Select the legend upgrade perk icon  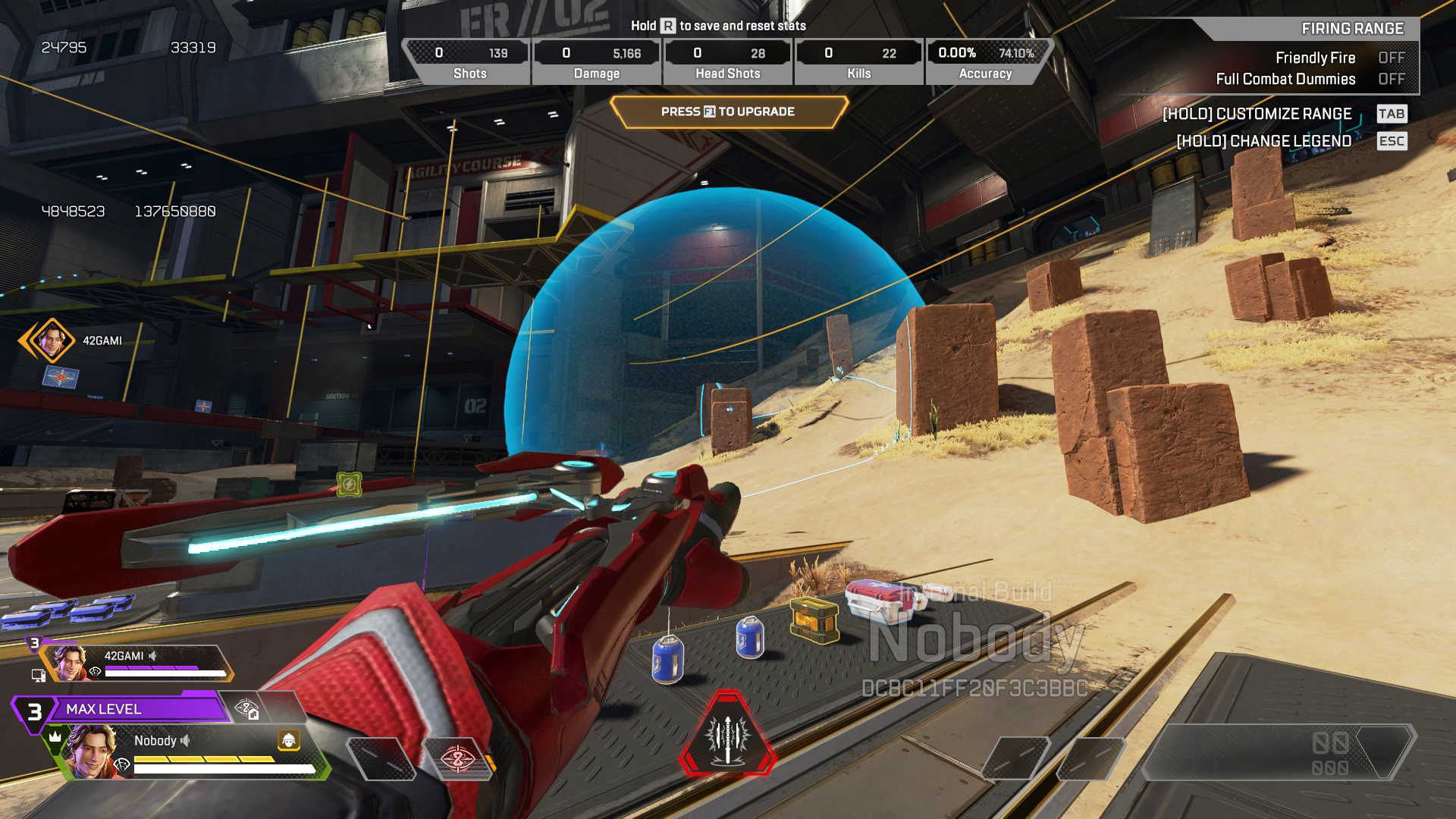pyautogui.click(x=247, y=709)
